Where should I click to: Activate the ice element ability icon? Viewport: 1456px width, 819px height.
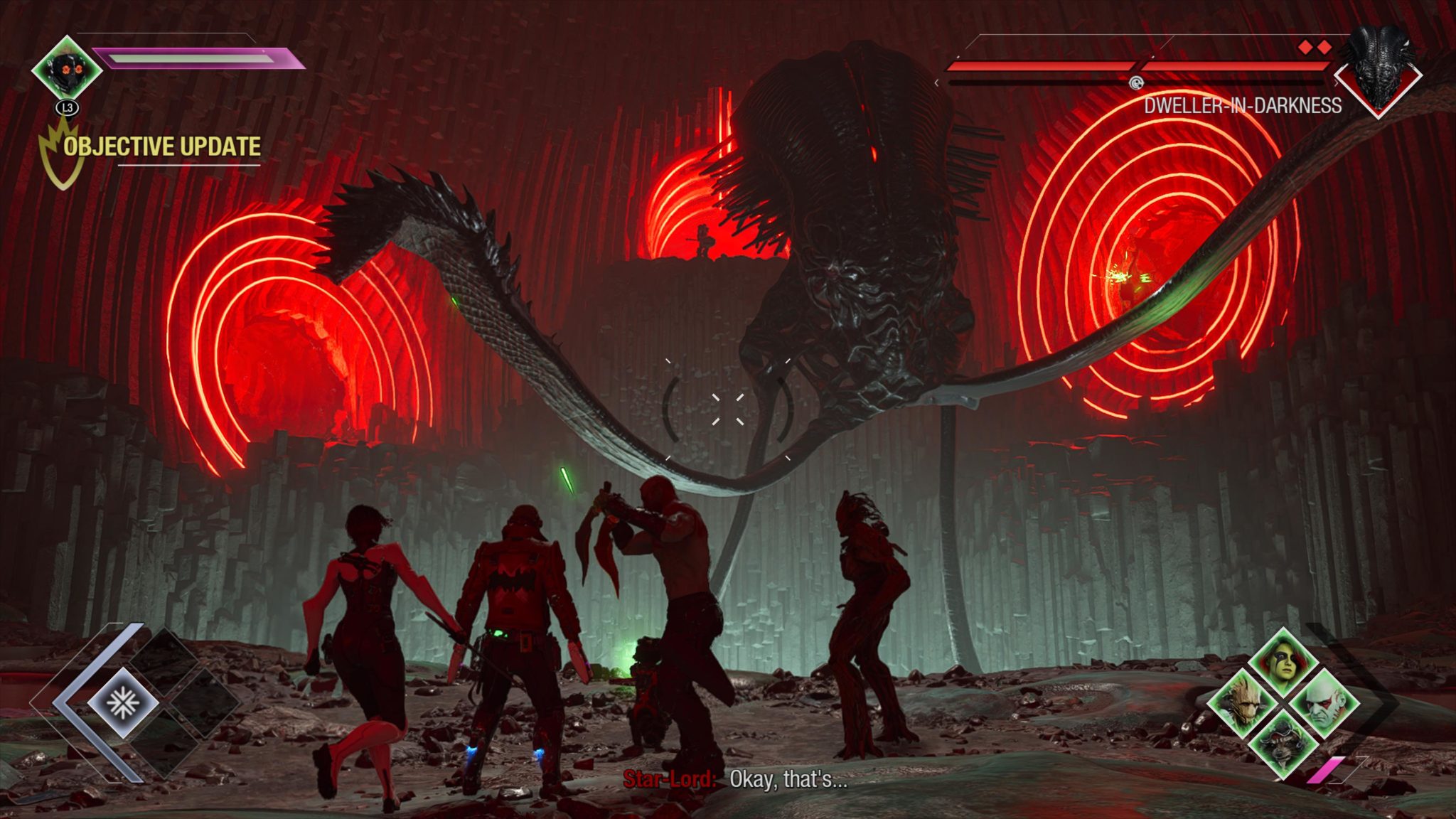tap(123, 703)
